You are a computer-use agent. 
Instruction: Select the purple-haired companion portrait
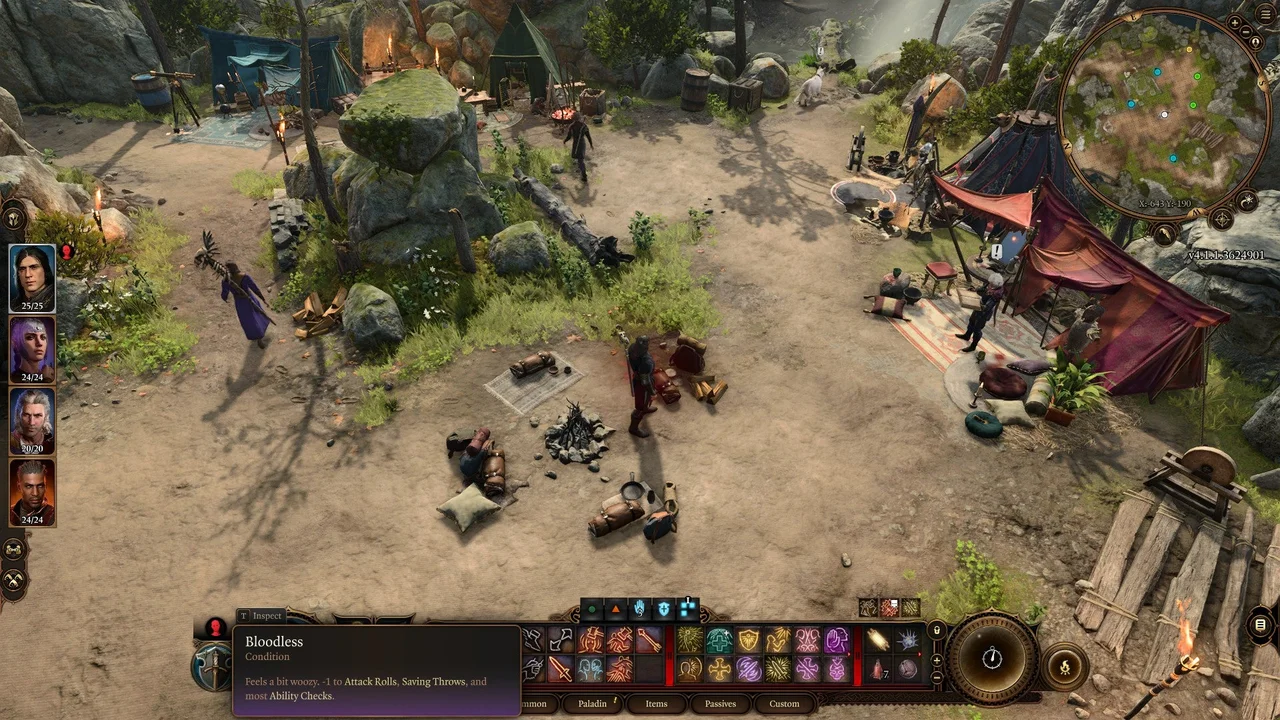pos(32,348)
